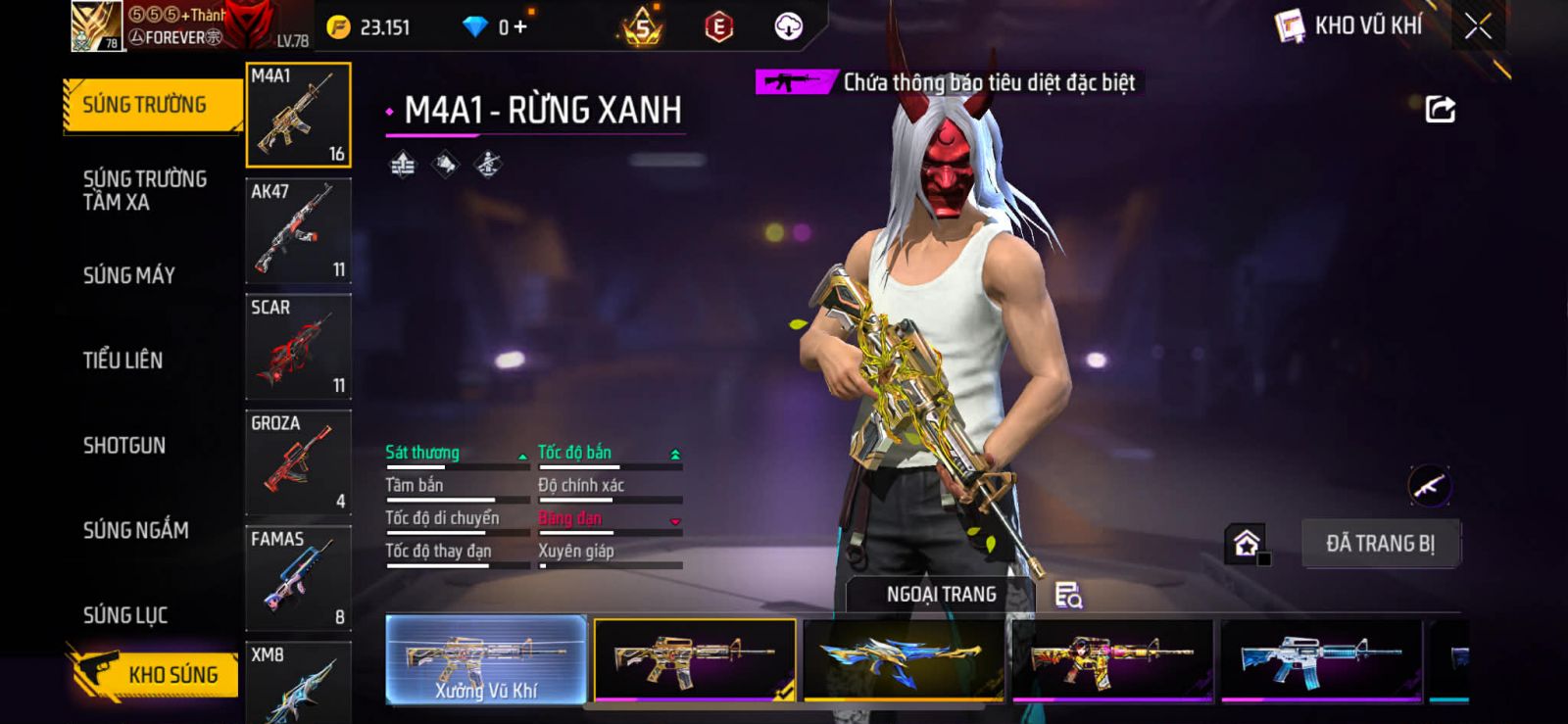Click the ĐÃ TRANG BỊ equipped button
Image resolution: width=1568 pixels, height=724 pixels.
[1380, 544]
